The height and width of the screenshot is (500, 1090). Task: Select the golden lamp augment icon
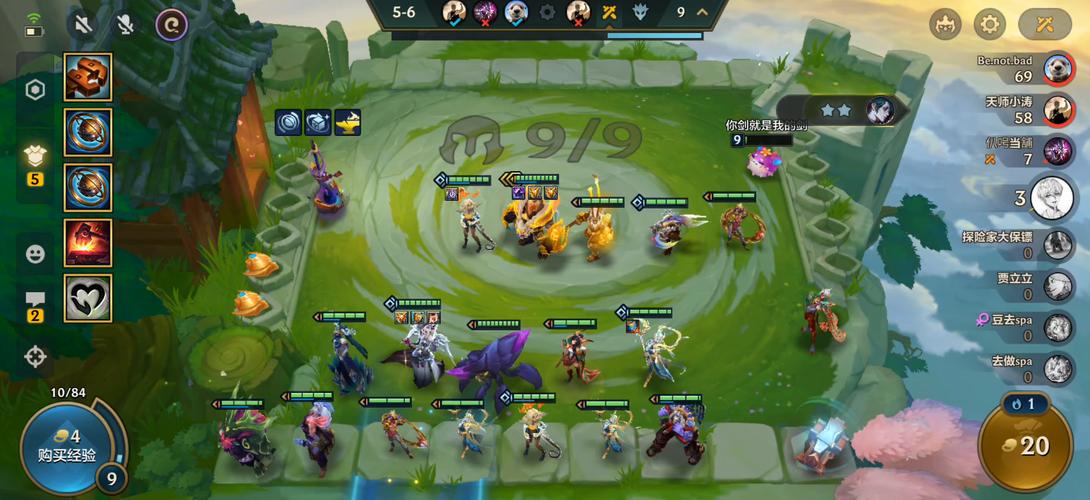pyautogui.click(x=348, y=122)
